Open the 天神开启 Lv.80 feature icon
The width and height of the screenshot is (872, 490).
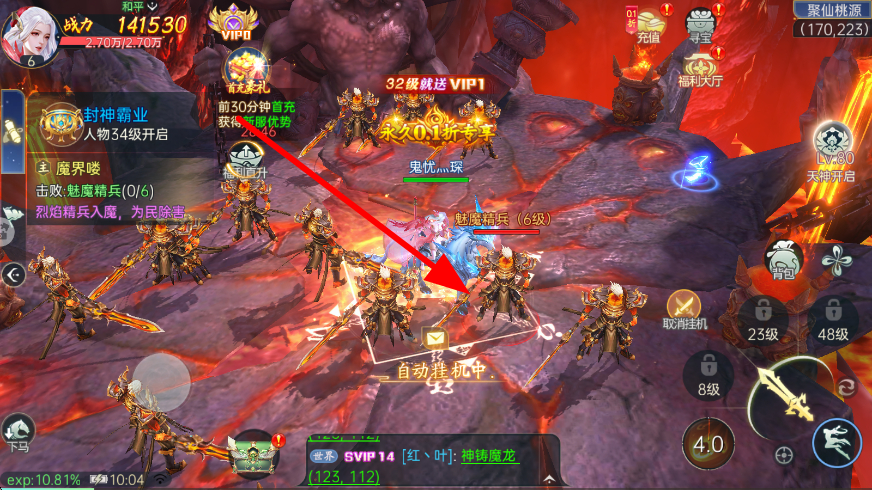[x=832, y=147]
